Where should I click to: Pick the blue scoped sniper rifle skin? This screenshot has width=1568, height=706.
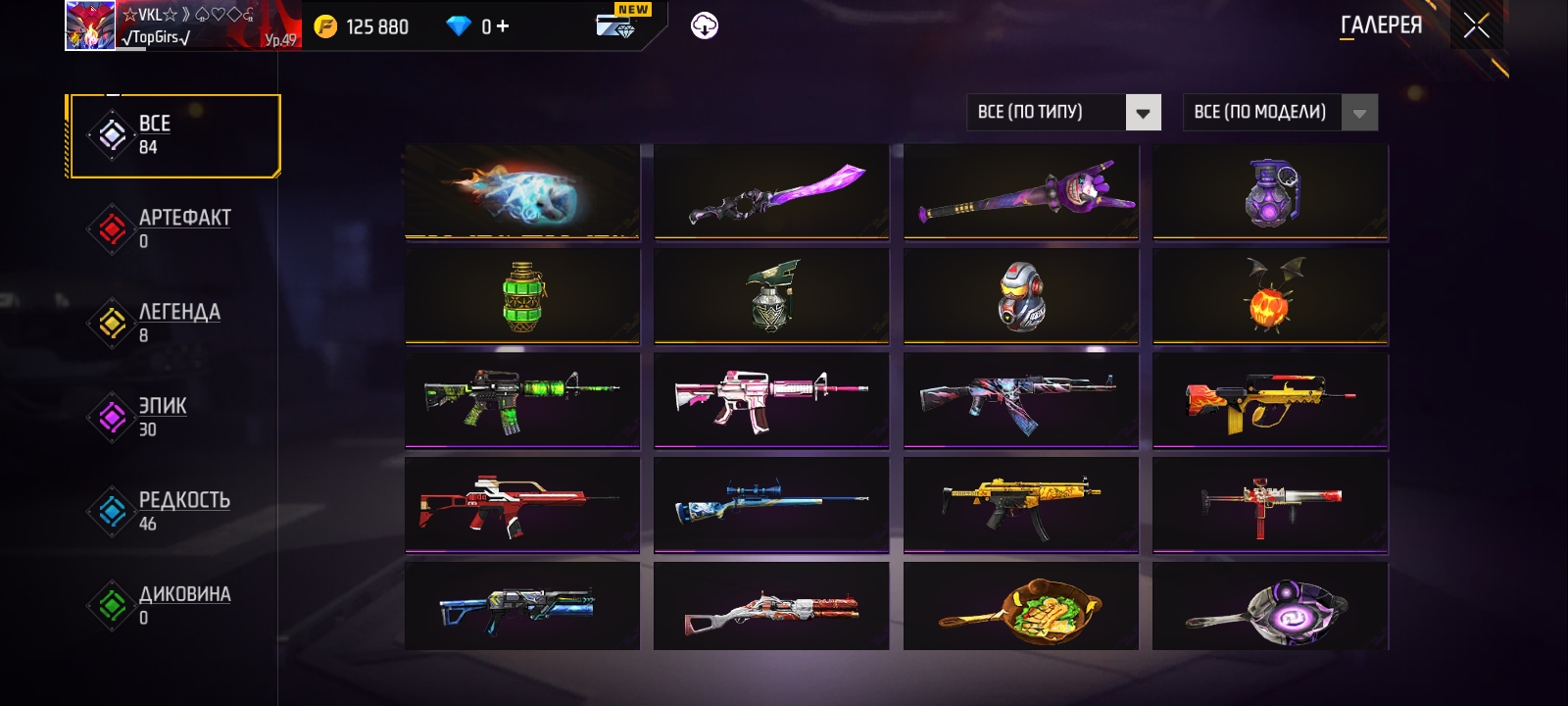(x=771, y=504)
